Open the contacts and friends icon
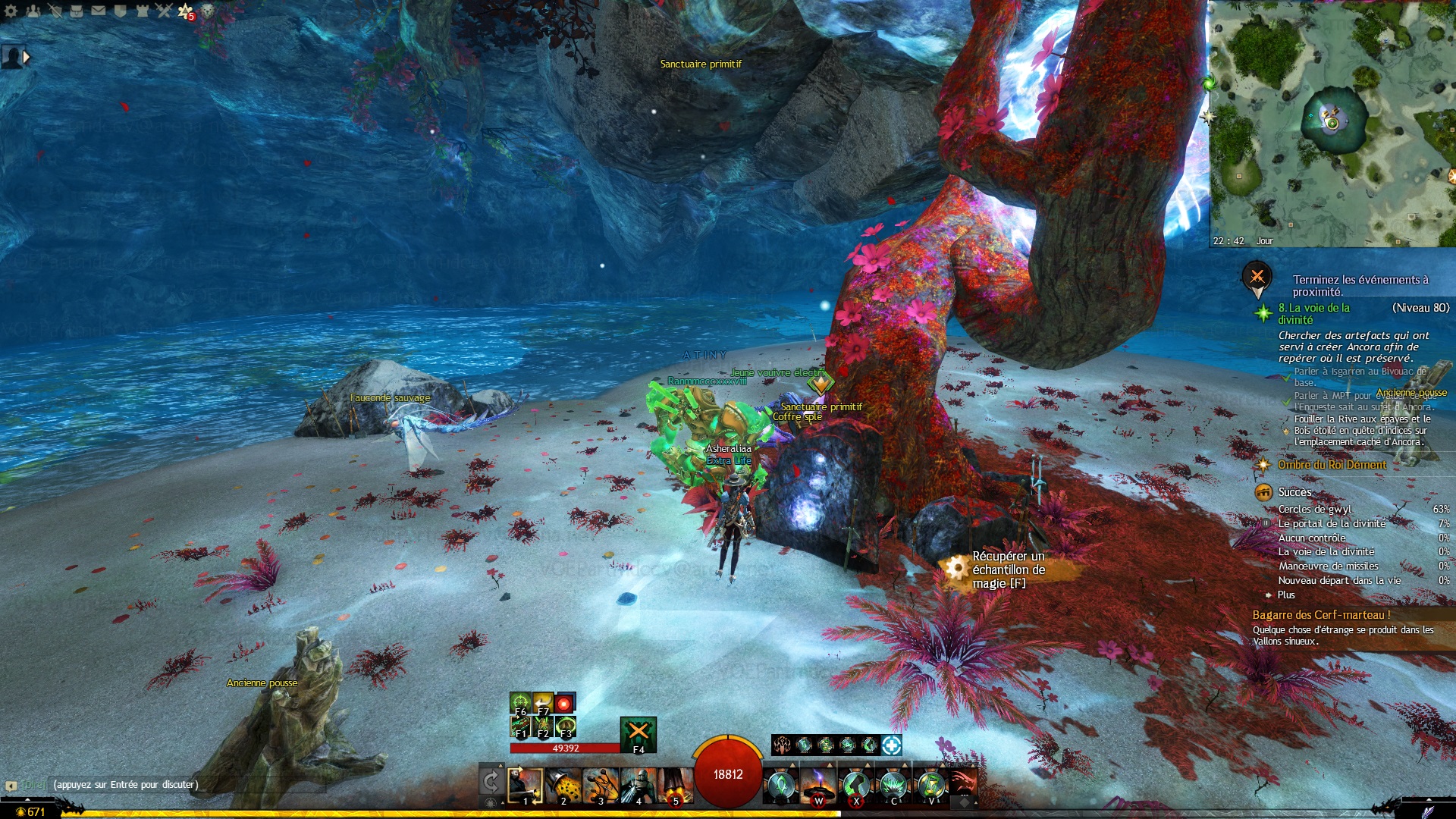The width and height of the screenshot is (1456, 819). coord(33,11)
